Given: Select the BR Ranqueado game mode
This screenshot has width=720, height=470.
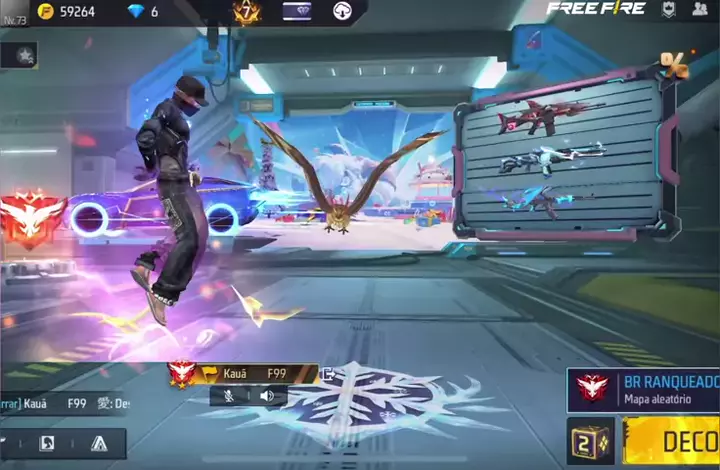Looking at the screenshot, I should click(647, 390).
